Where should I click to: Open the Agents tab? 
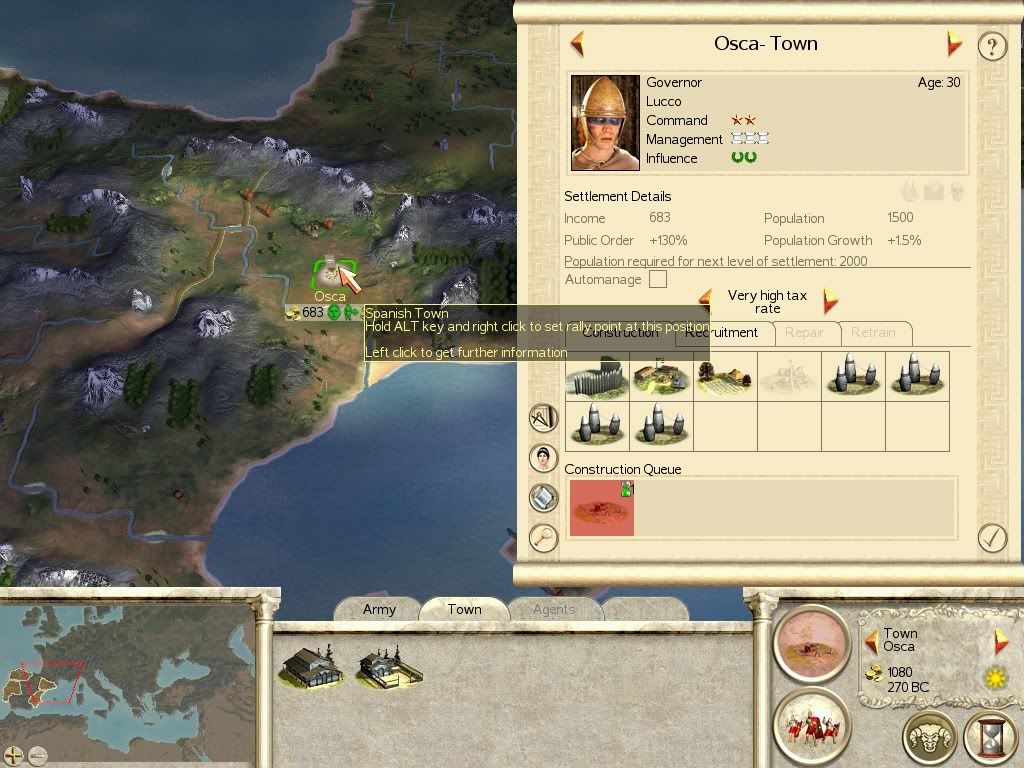[x=553, y=609]
